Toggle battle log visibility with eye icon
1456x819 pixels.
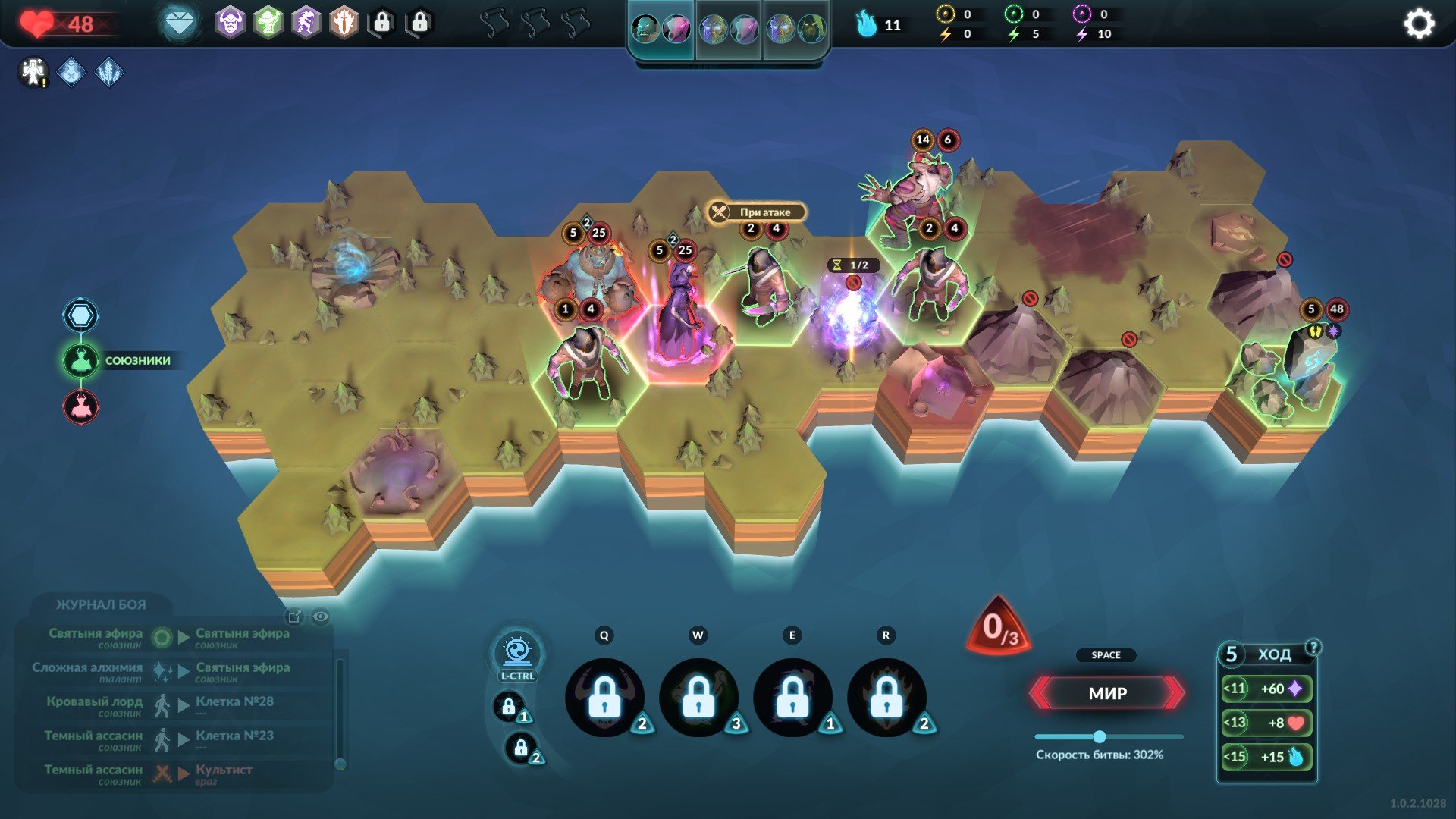click(321, 617)
